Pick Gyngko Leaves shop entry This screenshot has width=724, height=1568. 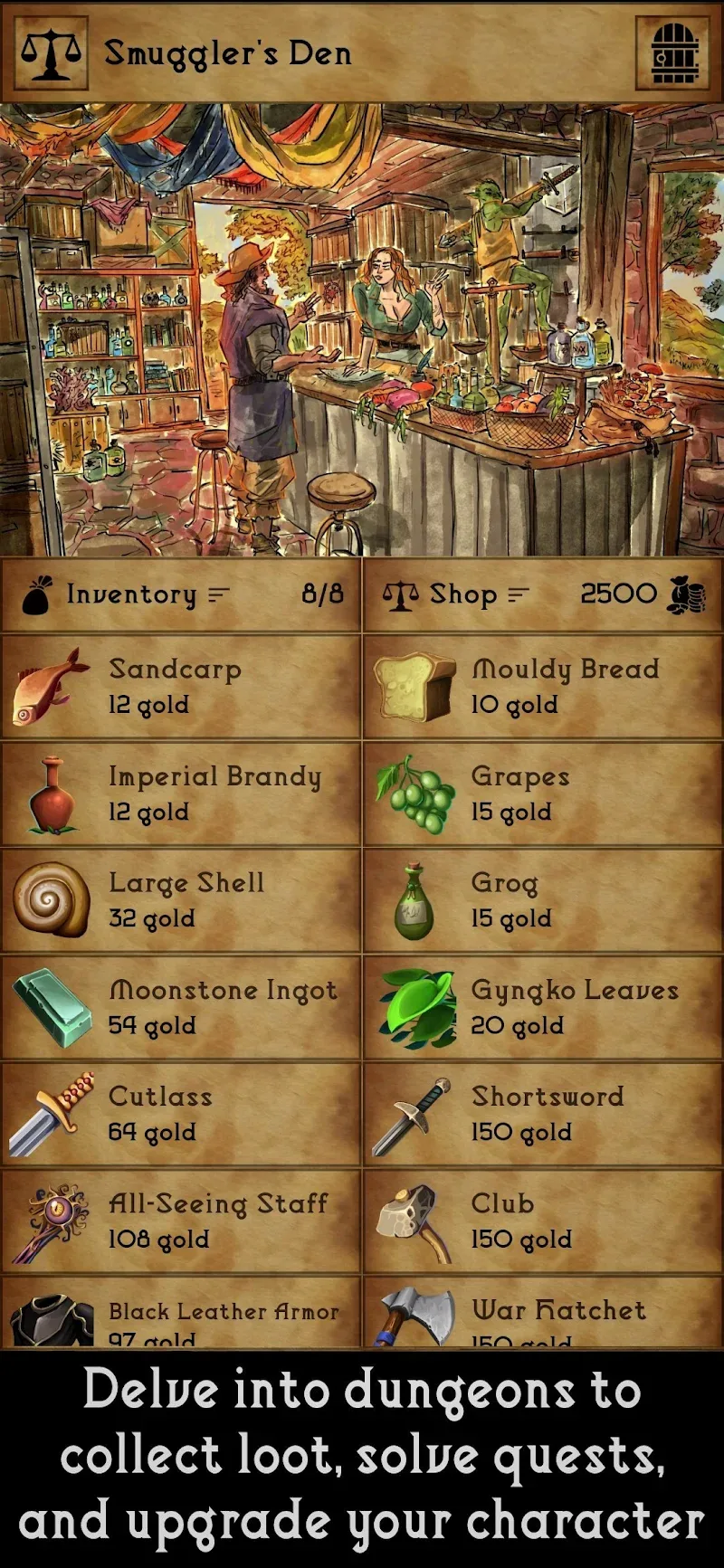click(543, 1007)
